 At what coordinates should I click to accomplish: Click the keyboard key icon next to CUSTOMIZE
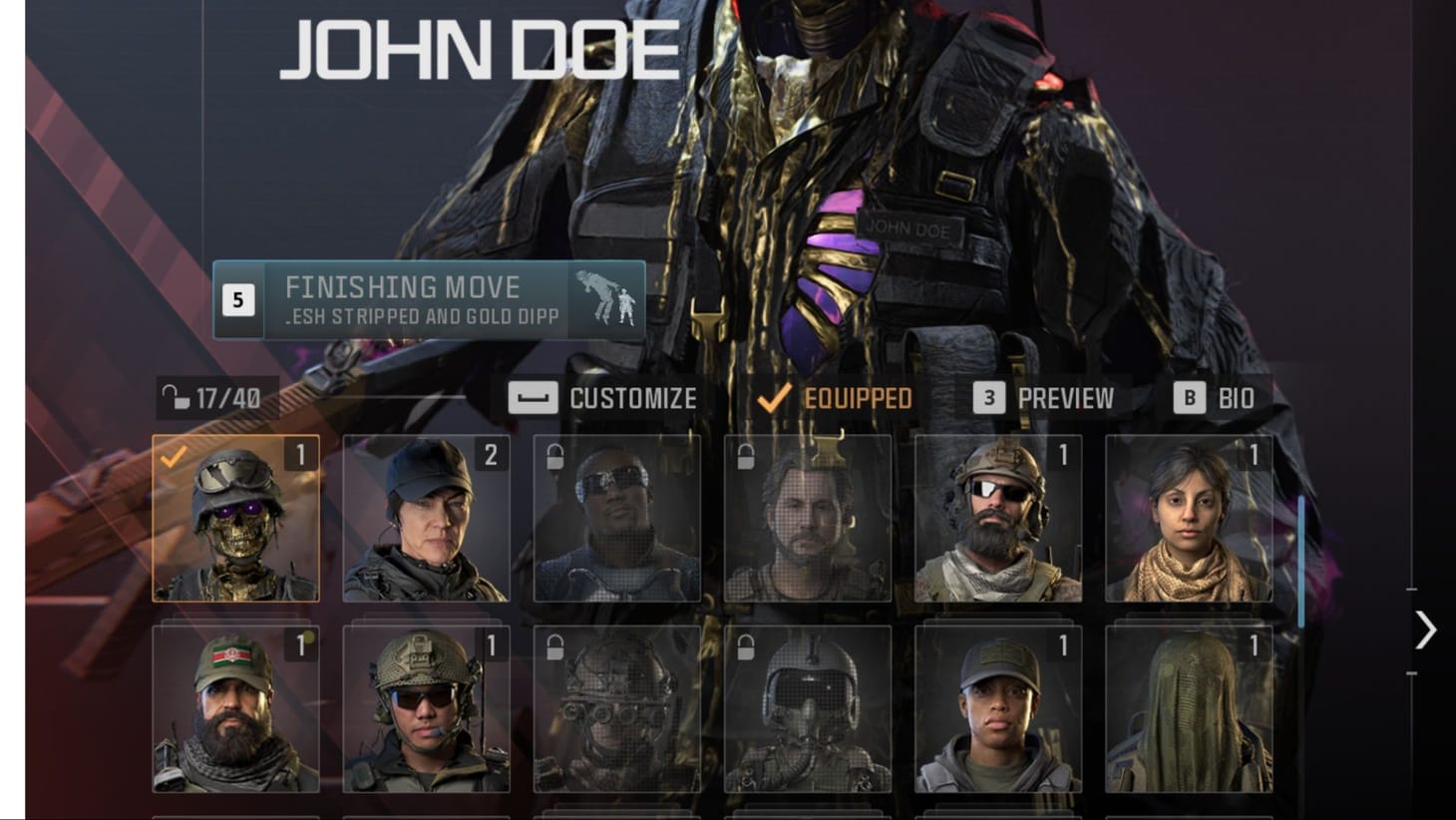(x=532, y=398)
